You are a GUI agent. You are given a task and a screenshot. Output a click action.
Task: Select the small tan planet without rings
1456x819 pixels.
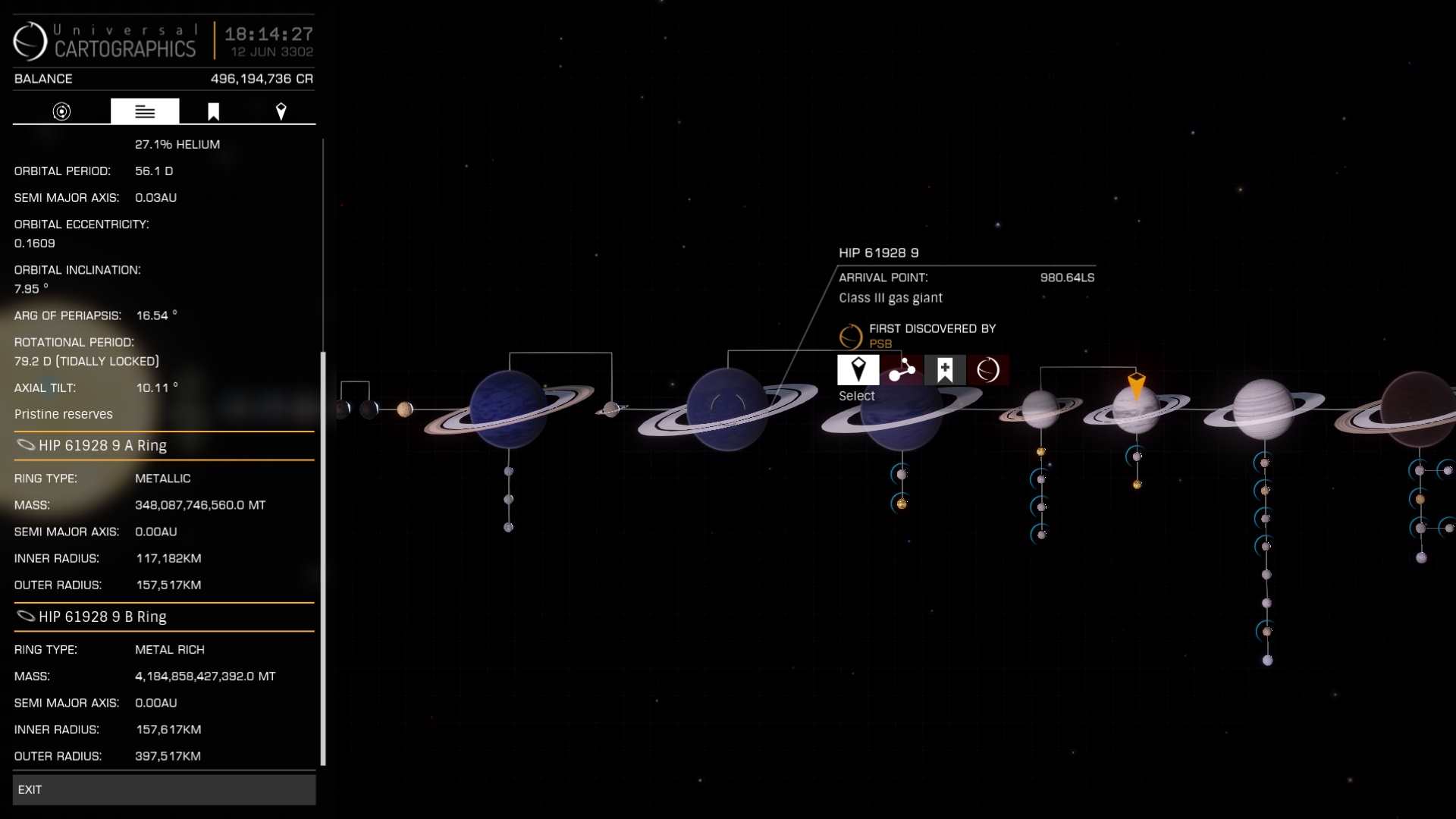click(x=405, y=409)
